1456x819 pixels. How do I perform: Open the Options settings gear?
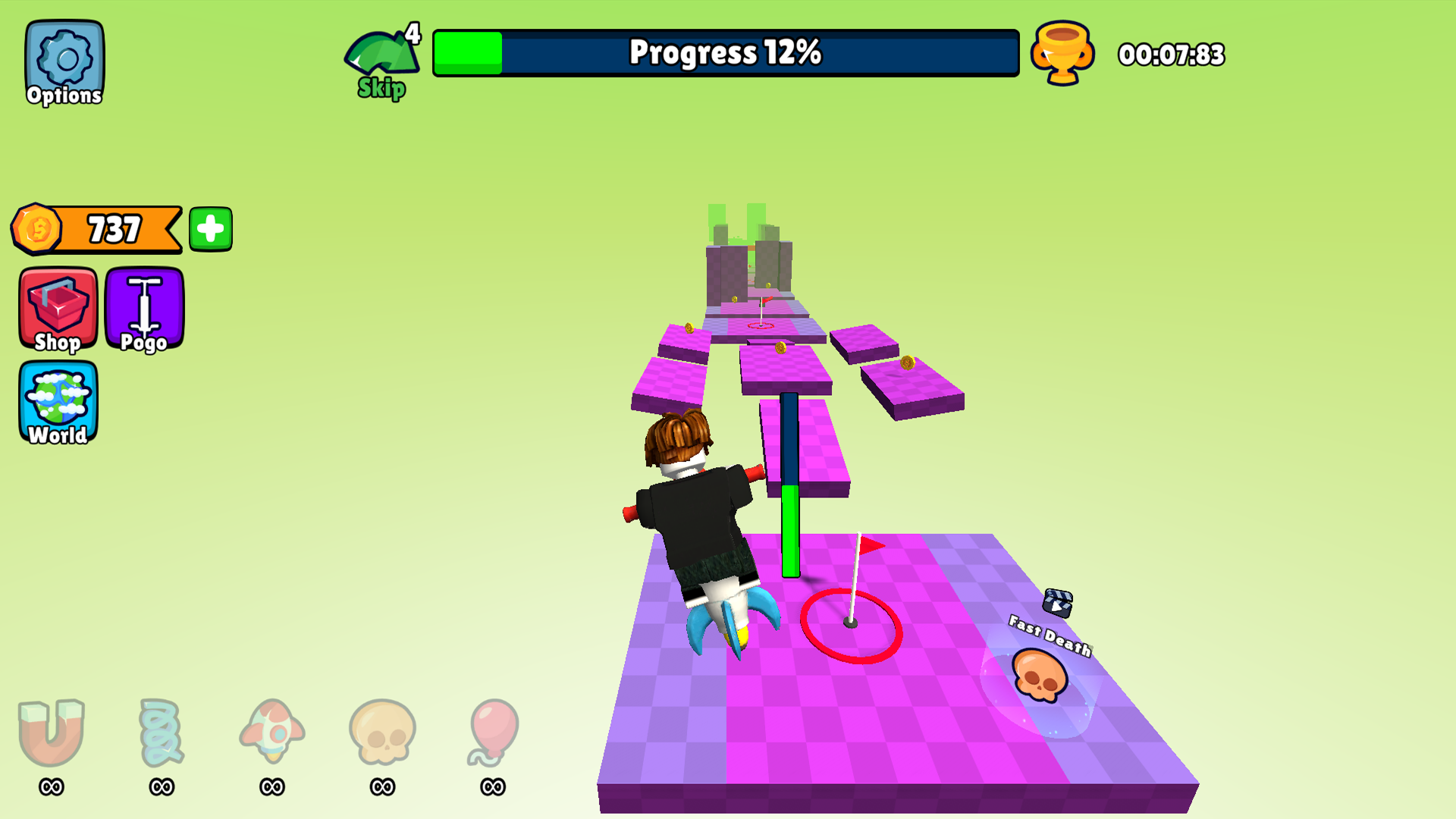pyautogui.click(x=64, y=61)
